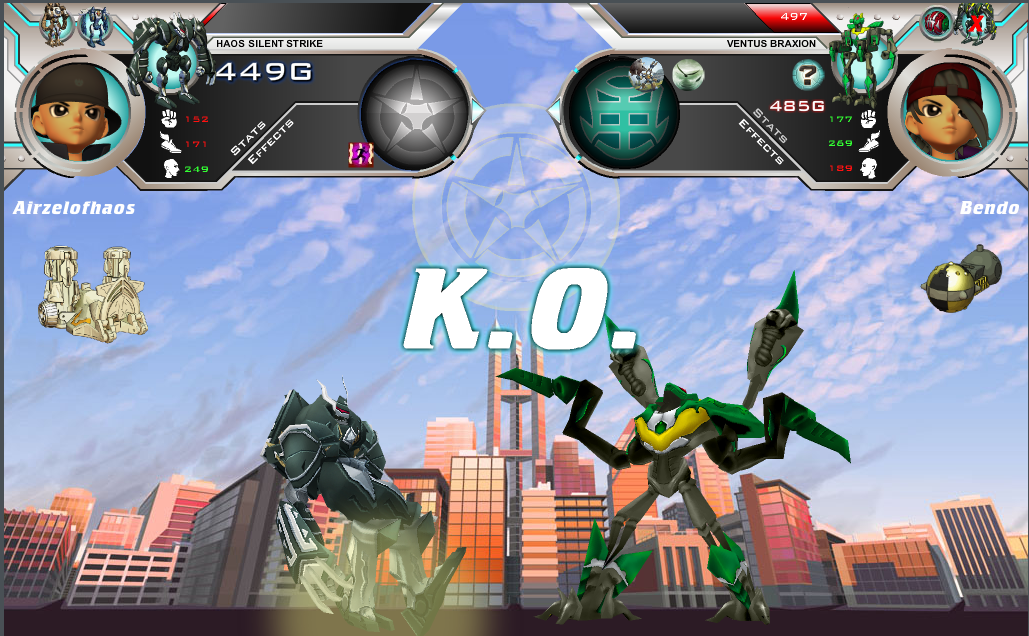The height and width of the screenshot is (636, 1029).
Task: Select the tan battle gear under Airzelofhaos
Action: point(94,291)
